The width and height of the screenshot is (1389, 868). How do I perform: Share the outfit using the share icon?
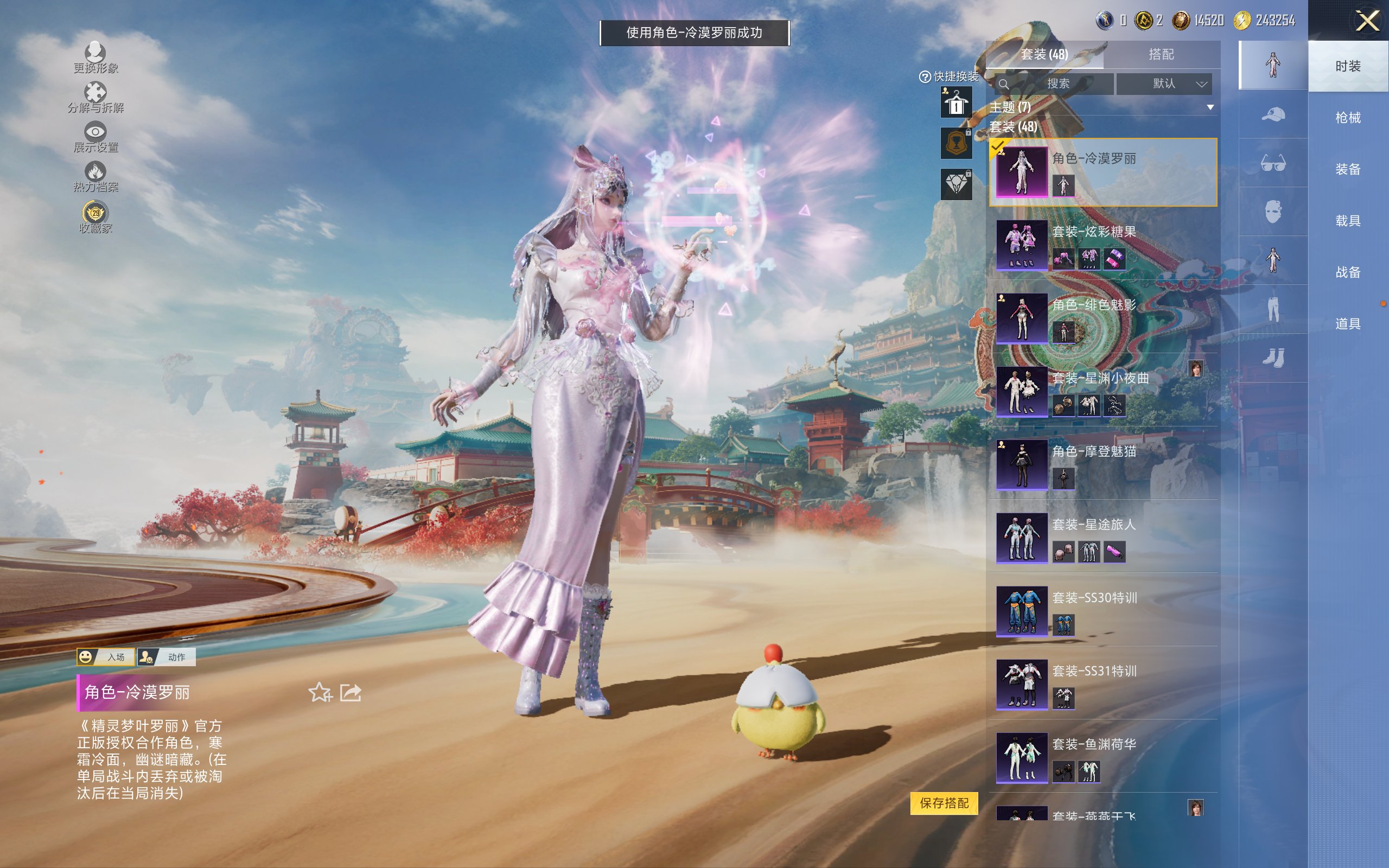click(x=351, y=693)
